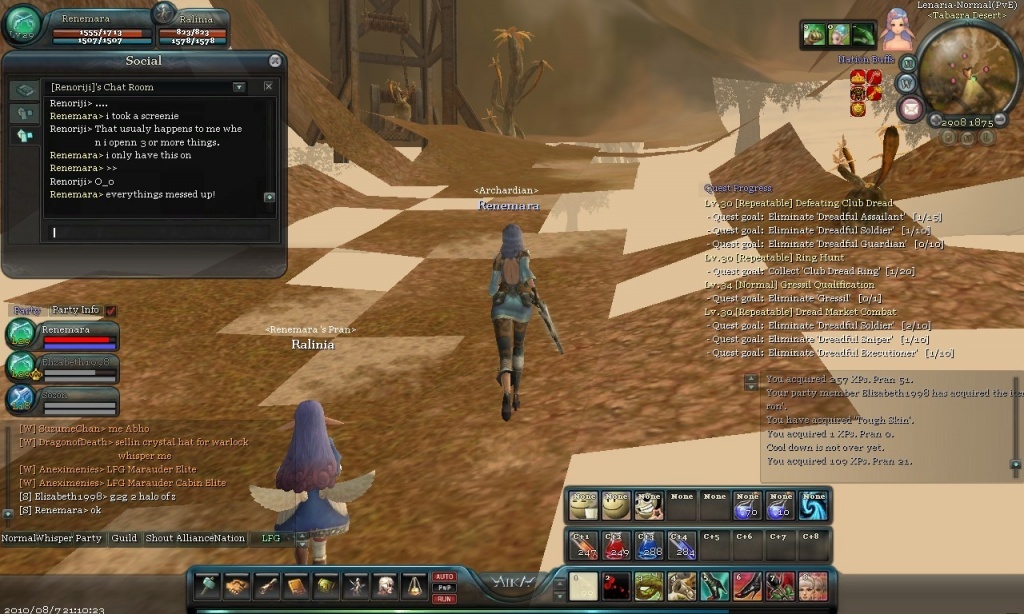The image size is (1024, 614).
Task: Open the hammer menu icon
Action: 207,586
